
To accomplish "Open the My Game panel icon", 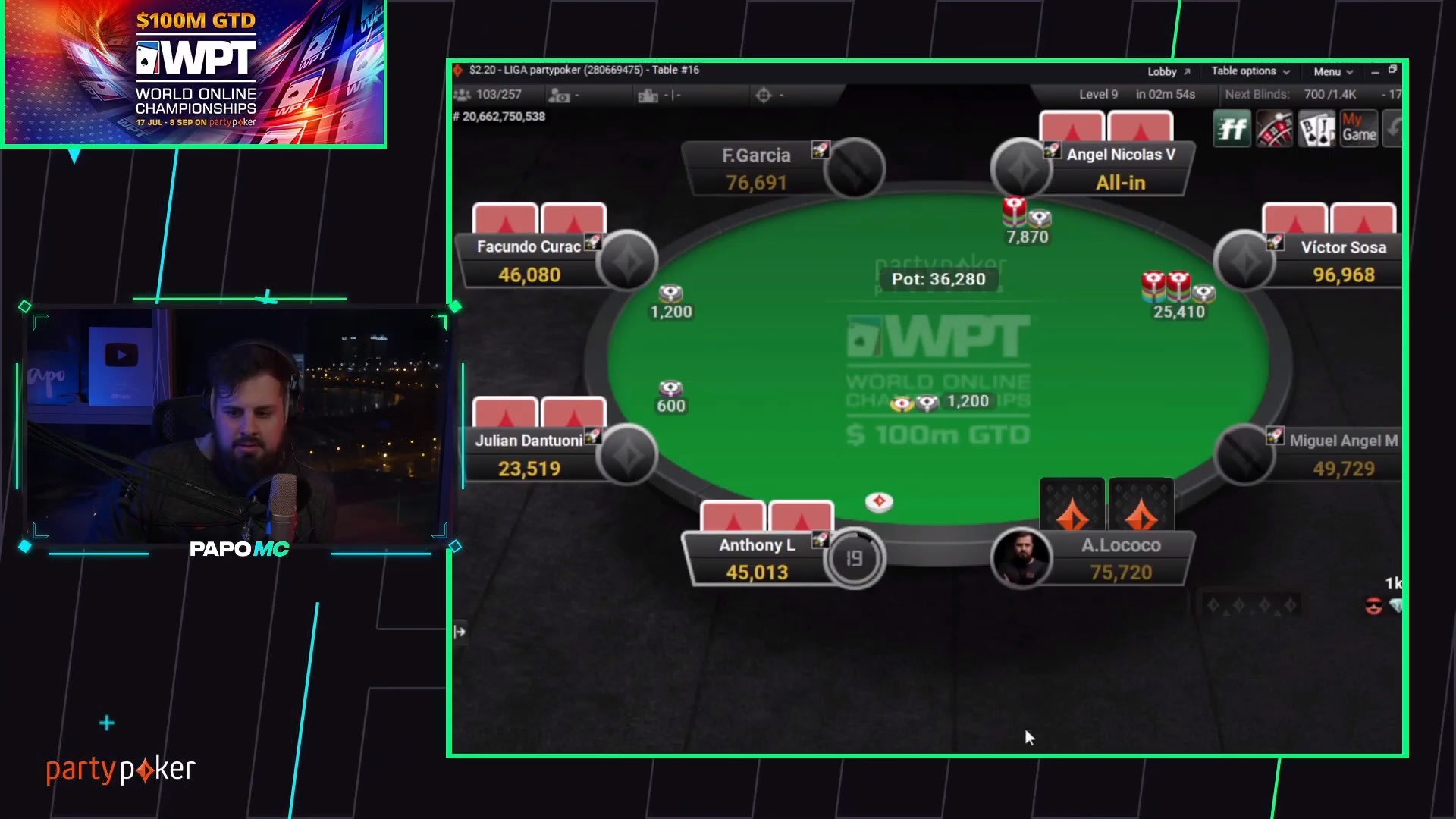I will (x=1358, y=127).
